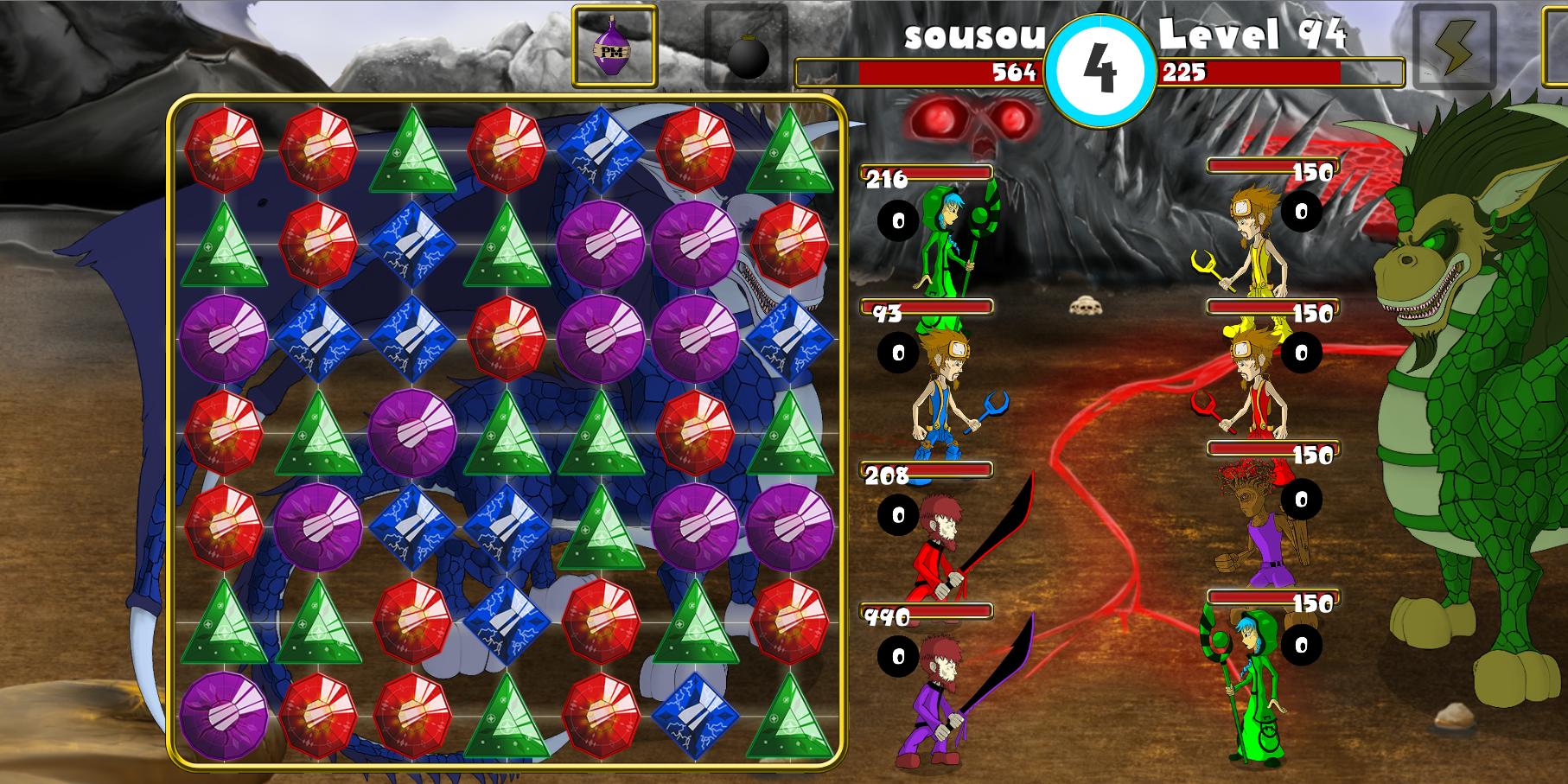The image size is (1568, 784).
Task: Activate the black bomb power-up
Action: coord(747,49)
